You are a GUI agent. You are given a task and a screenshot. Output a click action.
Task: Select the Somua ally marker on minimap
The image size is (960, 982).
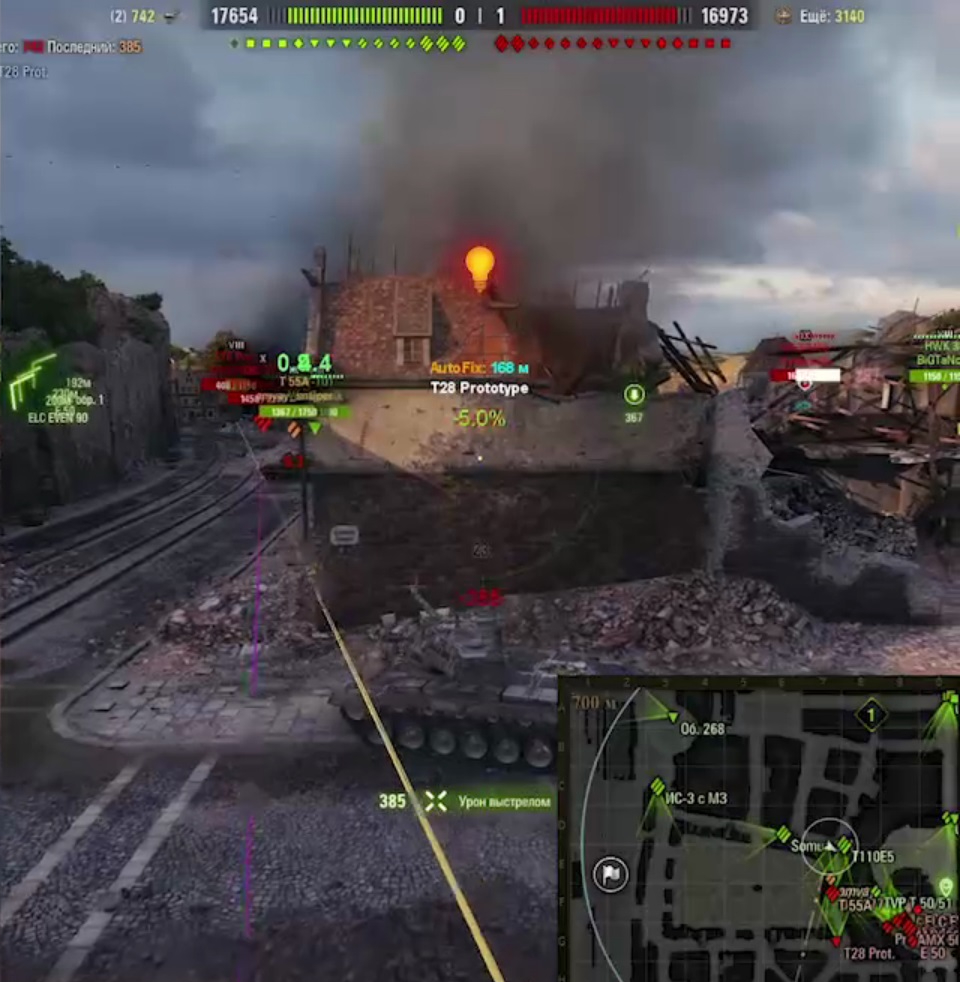point(784,834)
